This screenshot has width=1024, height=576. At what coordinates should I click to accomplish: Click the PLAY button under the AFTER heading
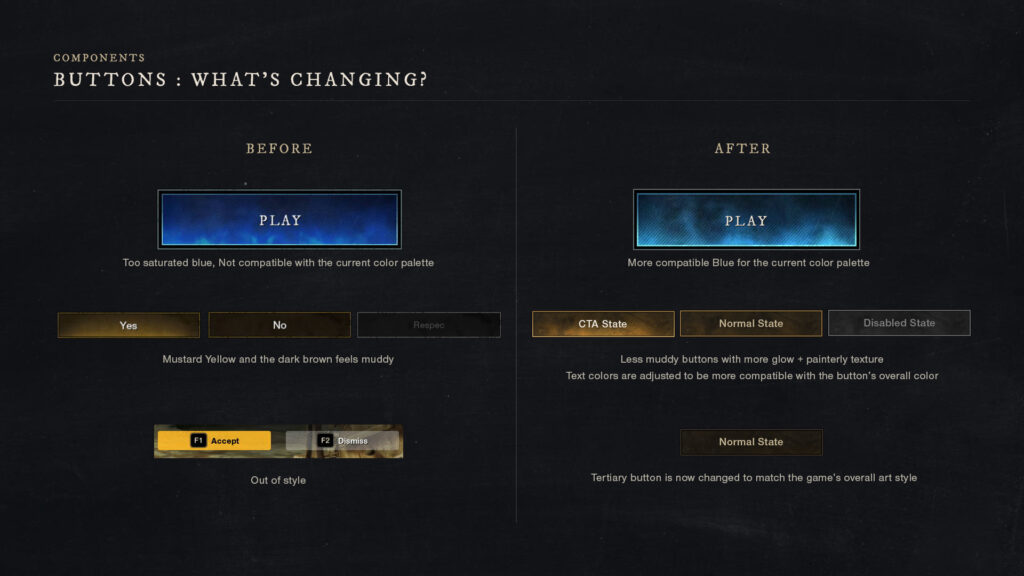tap(745, 220)
